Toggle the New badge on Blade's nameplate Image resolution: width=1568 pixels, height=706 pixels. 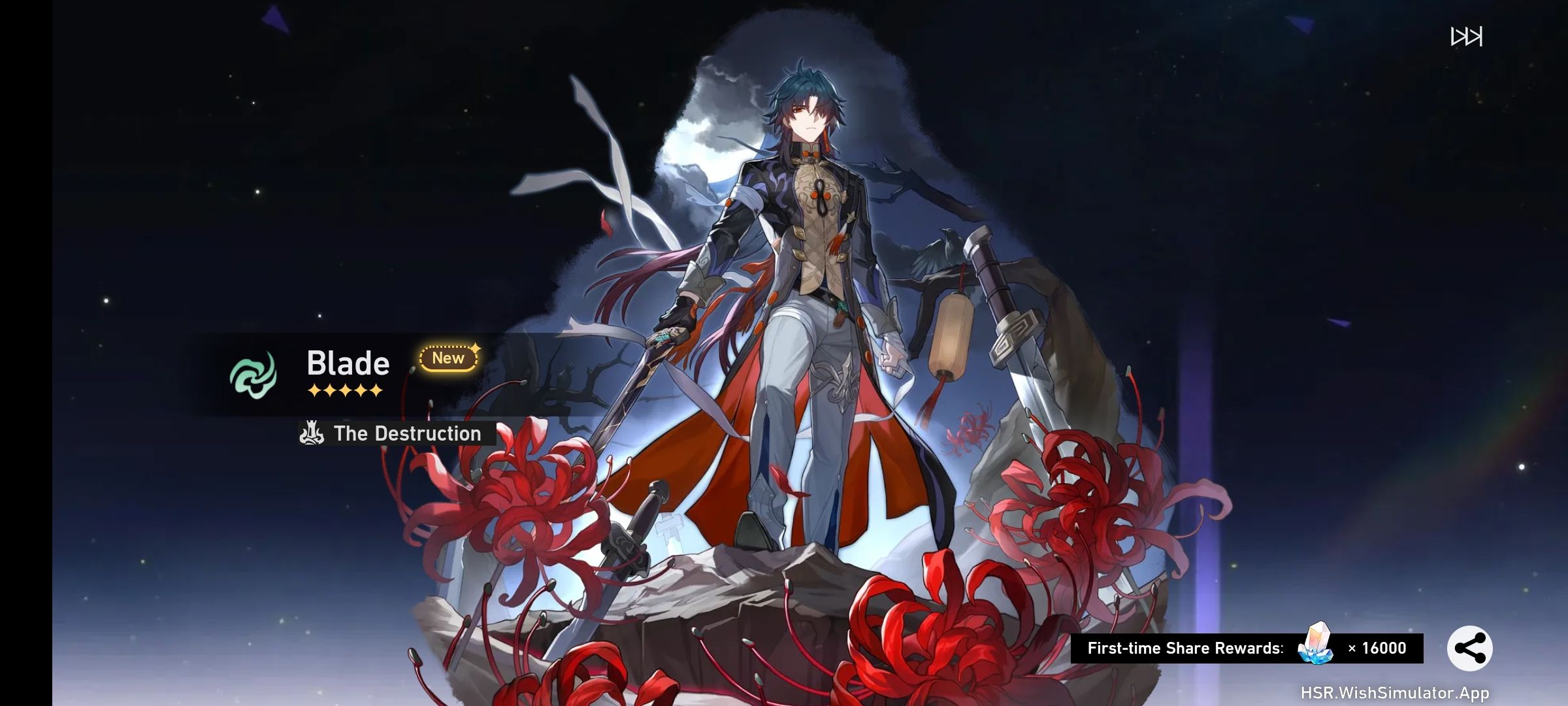click(x=448, y=358)
